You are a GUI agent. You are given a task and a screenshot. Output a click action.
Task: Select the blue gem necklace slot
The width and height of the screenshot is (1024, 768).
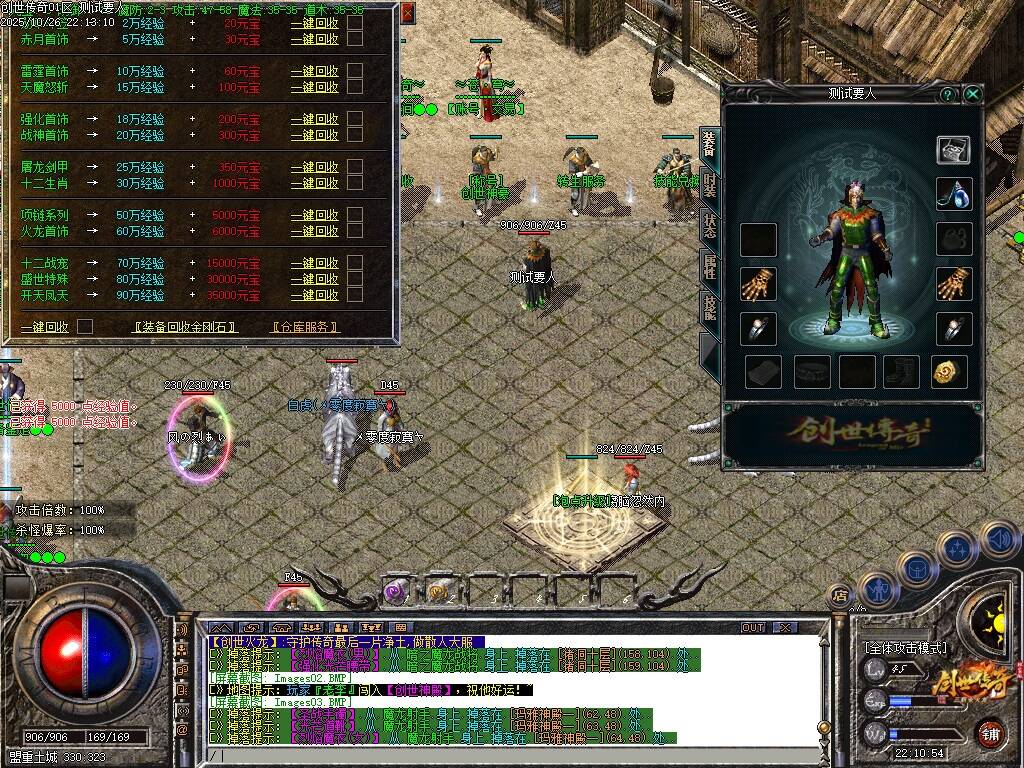[954, 194]
